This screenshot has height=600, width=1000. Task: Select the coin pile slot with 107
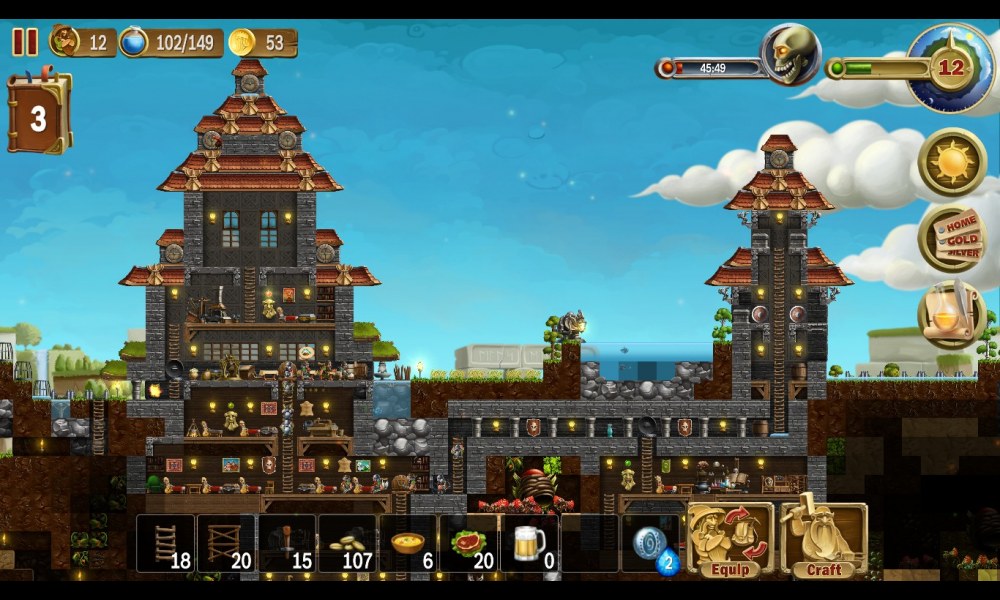coord(348,543)
